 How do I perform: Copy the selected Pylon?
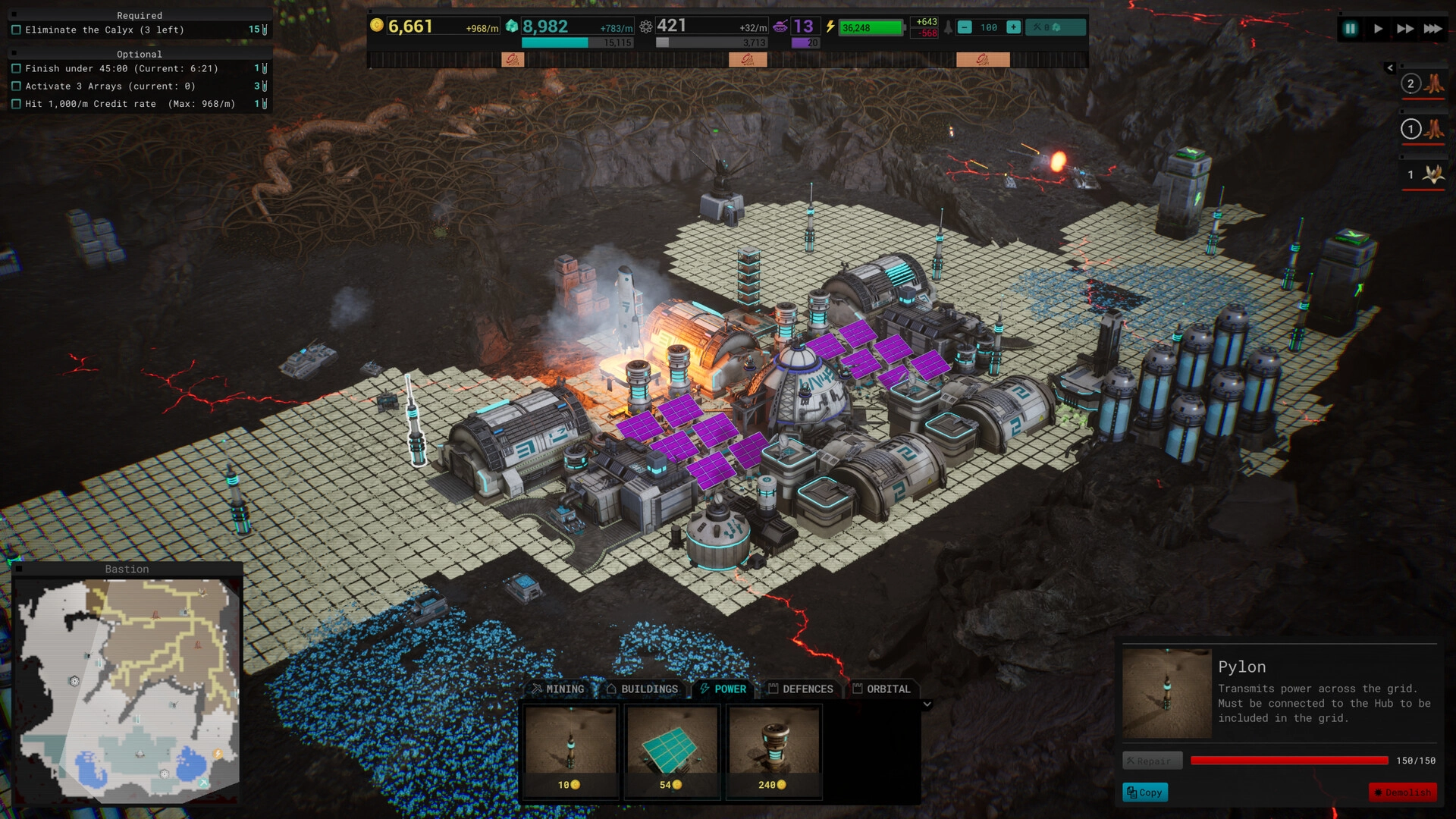[x=1144, y=792]
